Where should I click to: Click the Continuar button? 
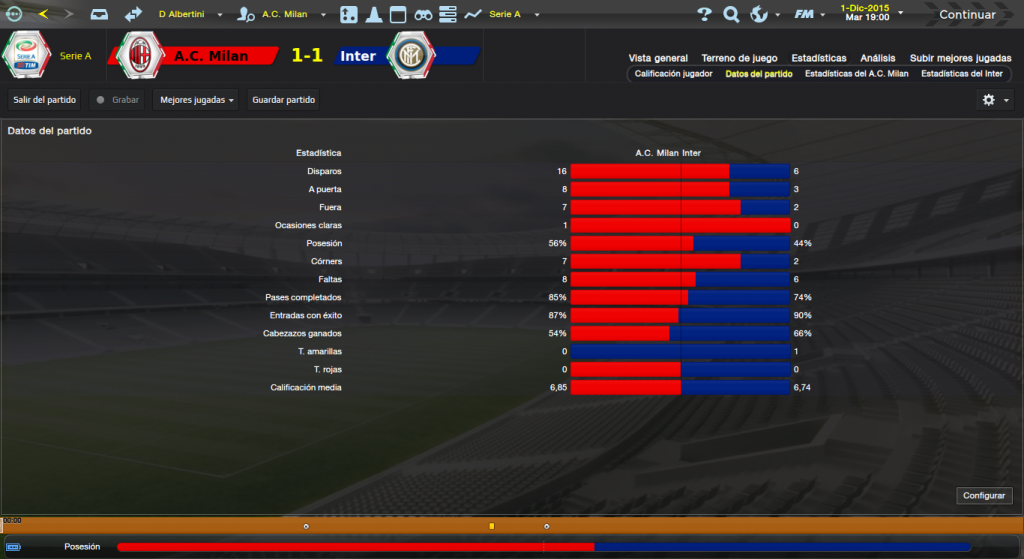tap(967, 15)
